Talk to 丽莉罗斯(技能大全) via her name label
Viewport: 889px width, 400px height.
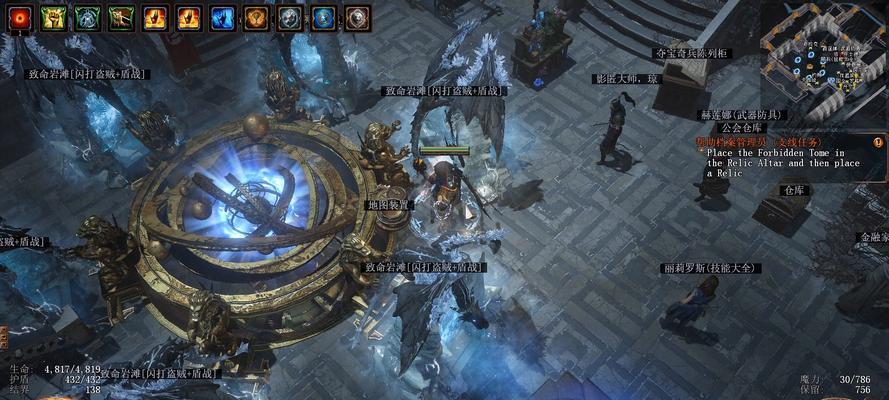coord(712,268)
